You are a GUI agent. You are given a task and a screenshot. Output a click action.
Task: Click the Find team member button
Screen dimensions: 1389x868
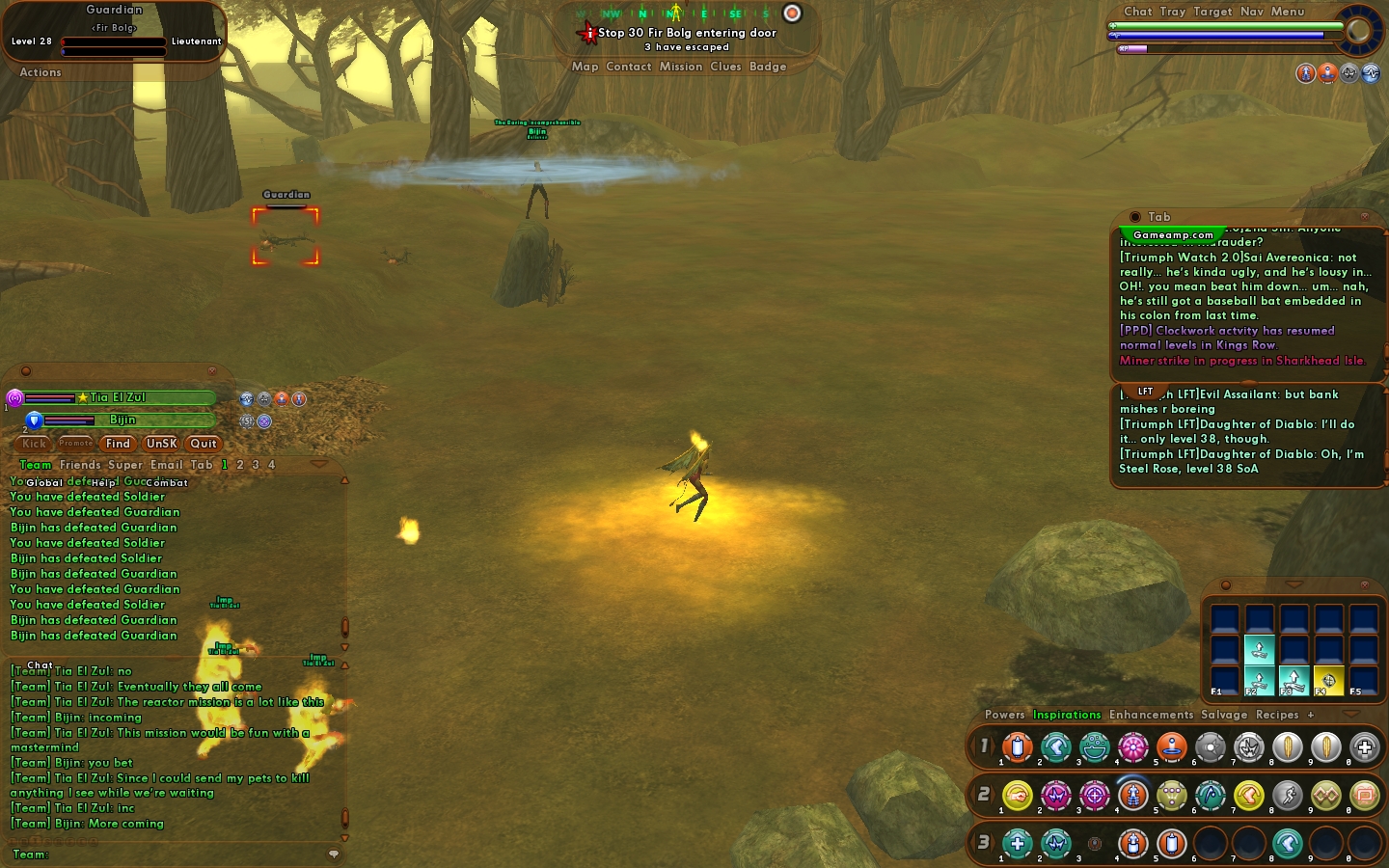118,444
